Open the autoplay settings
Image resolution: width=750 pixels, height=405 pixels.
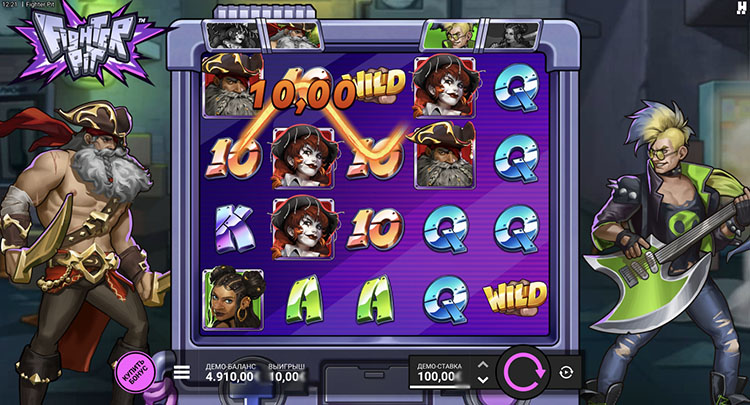pyautogui.click(x=567, y=372)
